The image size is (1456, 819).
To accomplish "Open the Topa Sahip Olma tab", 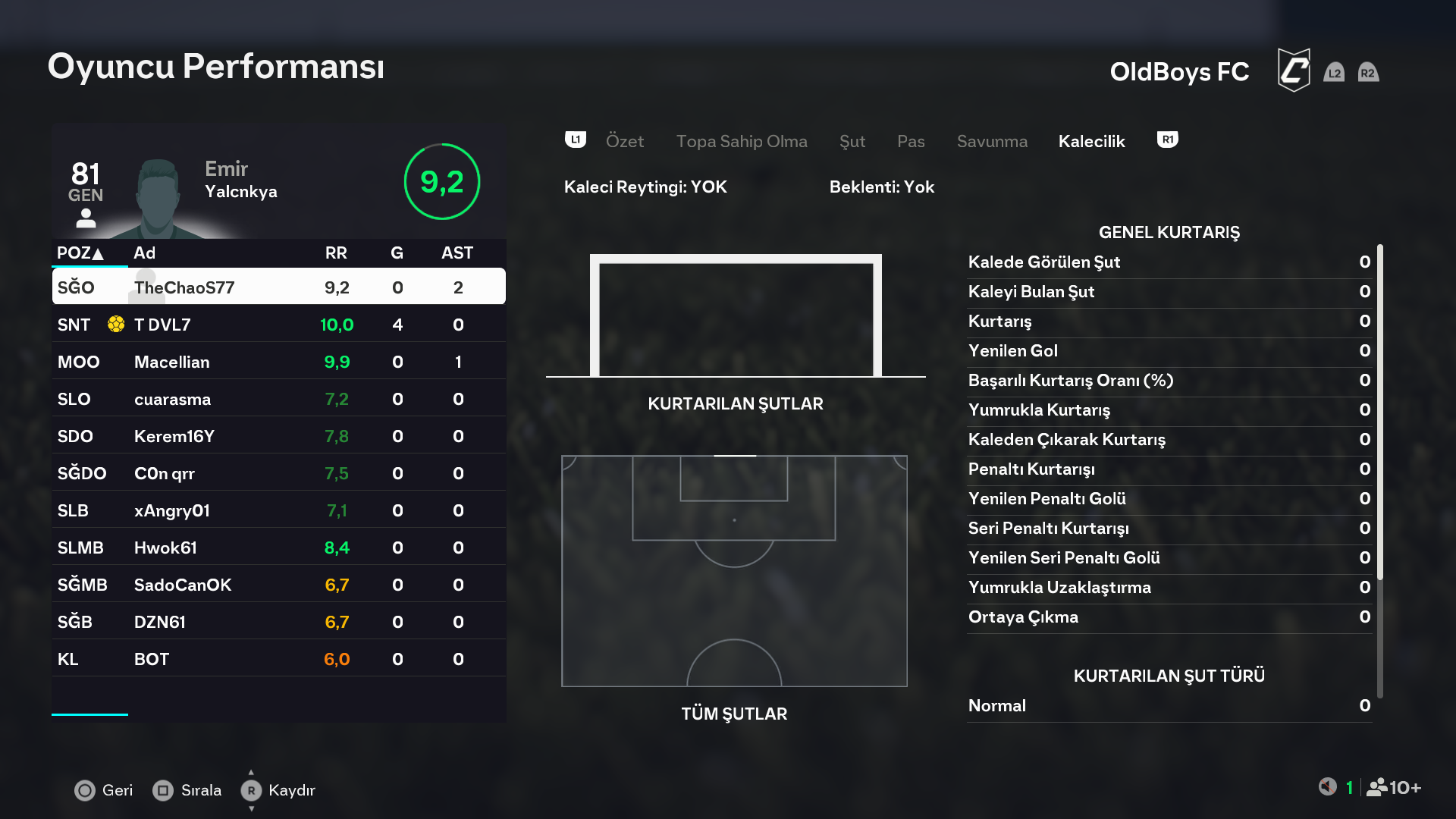I will (x=741, y=141).
